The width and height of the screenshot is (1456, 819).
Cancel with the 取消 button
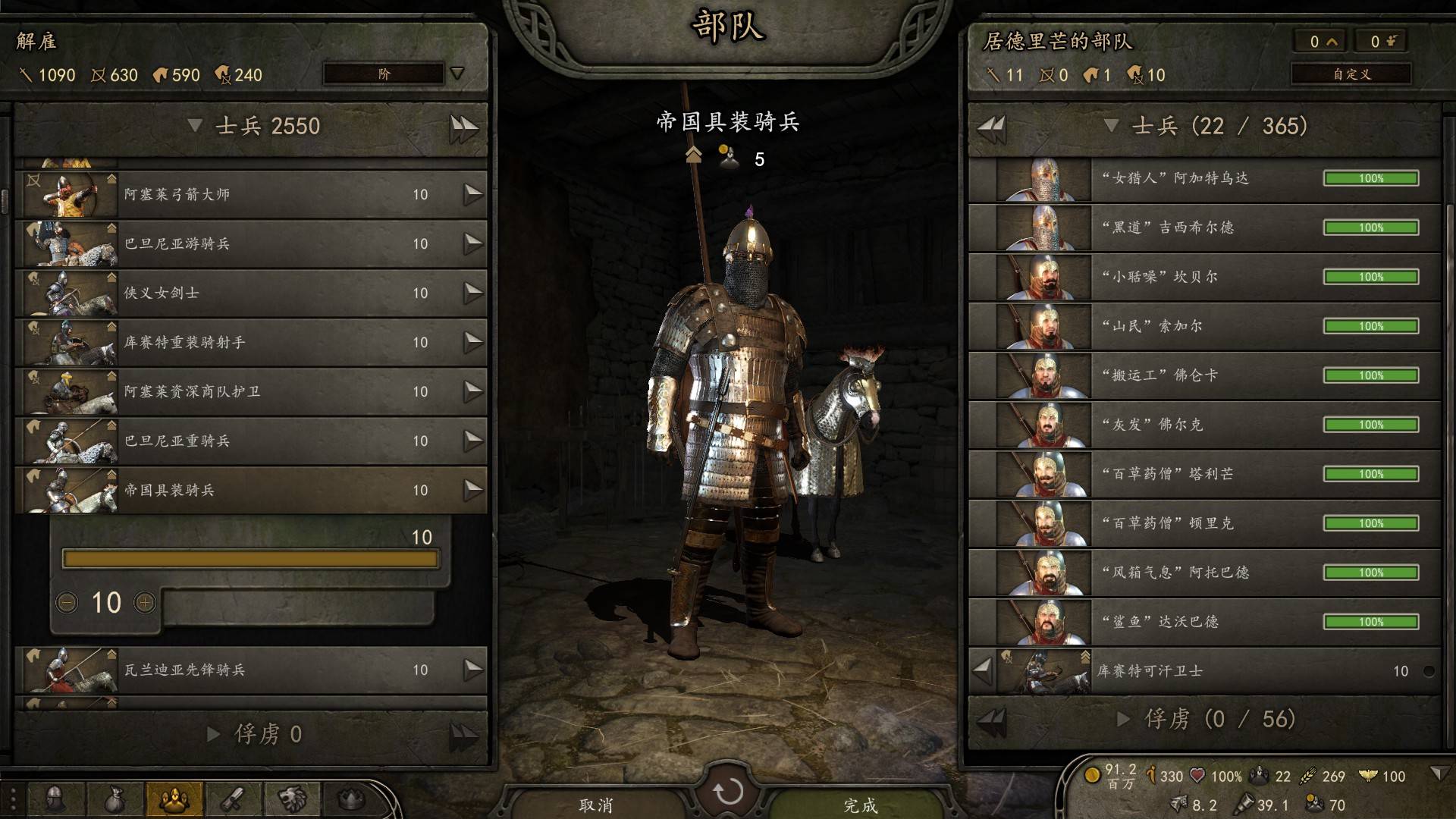pos(596,804)
